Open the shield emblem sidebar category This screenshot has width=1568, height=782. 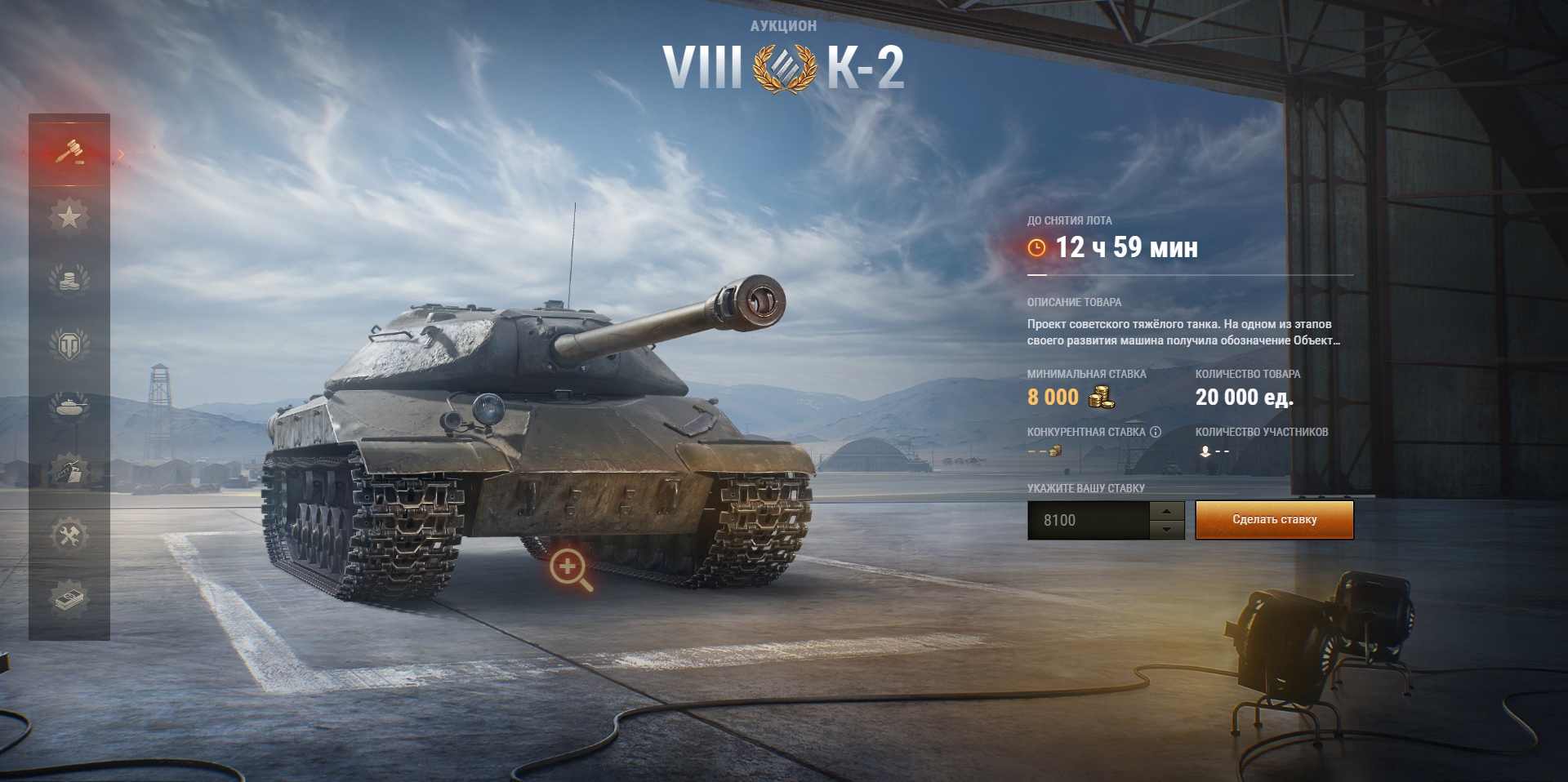coord(69,344)
